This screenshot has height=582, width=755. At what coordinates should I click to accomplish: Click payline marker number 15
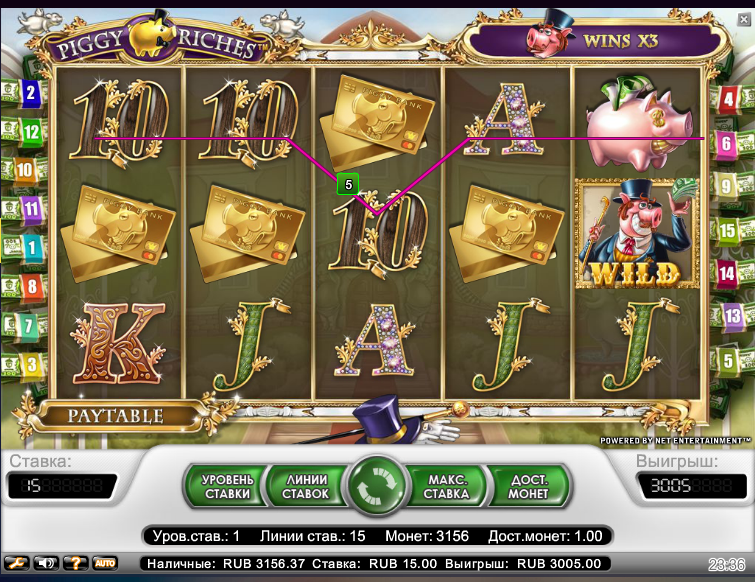(x=727, y=230)
